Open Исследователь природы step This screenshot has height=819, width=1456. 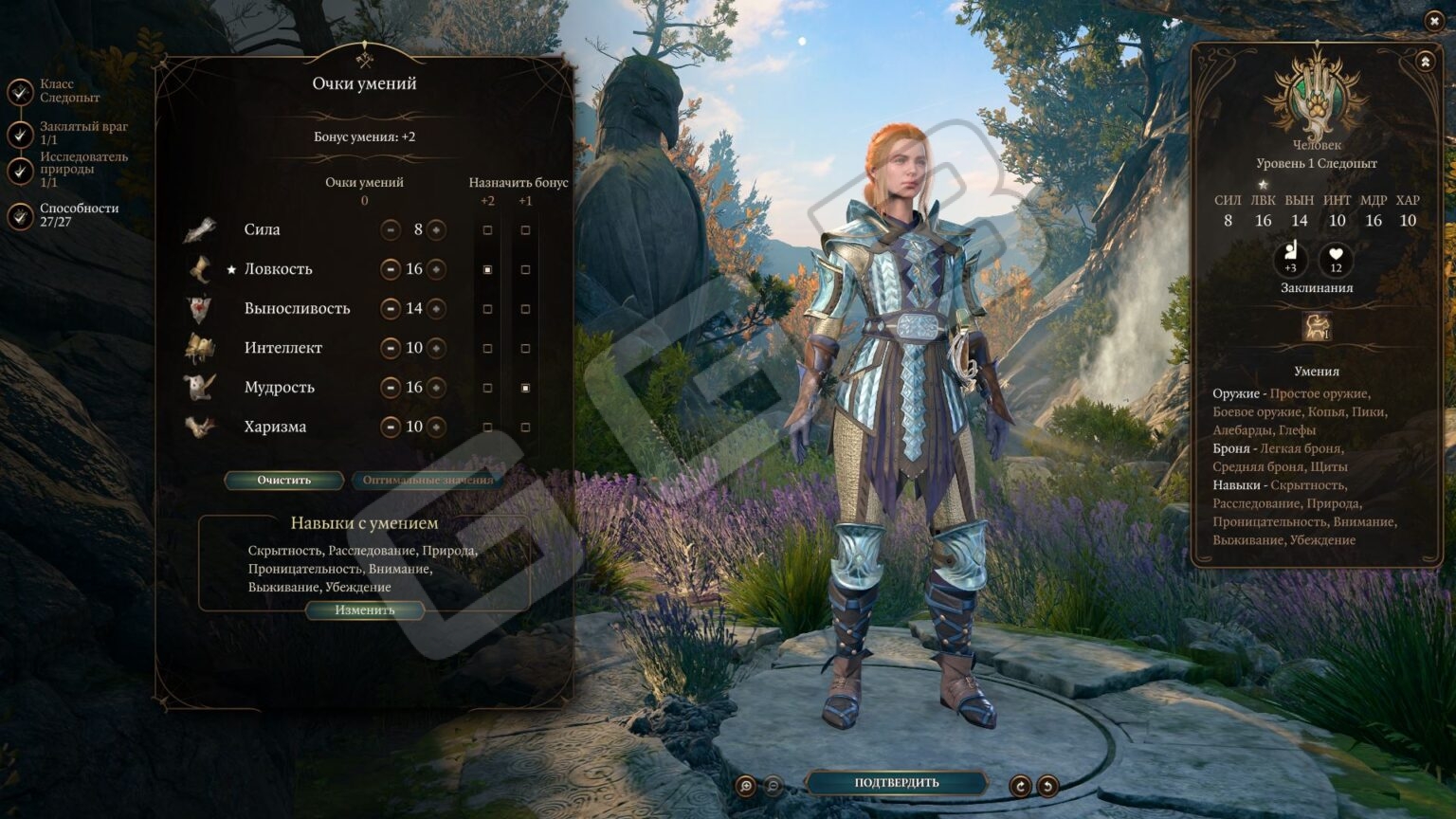[x=21, y=171]
